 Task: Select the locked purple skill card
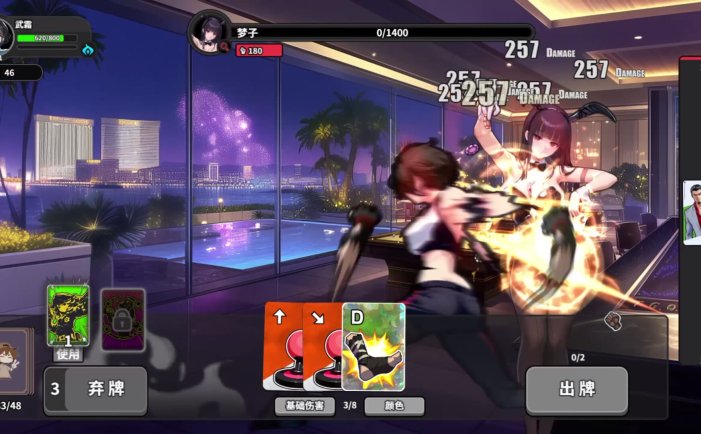(123, 319)
